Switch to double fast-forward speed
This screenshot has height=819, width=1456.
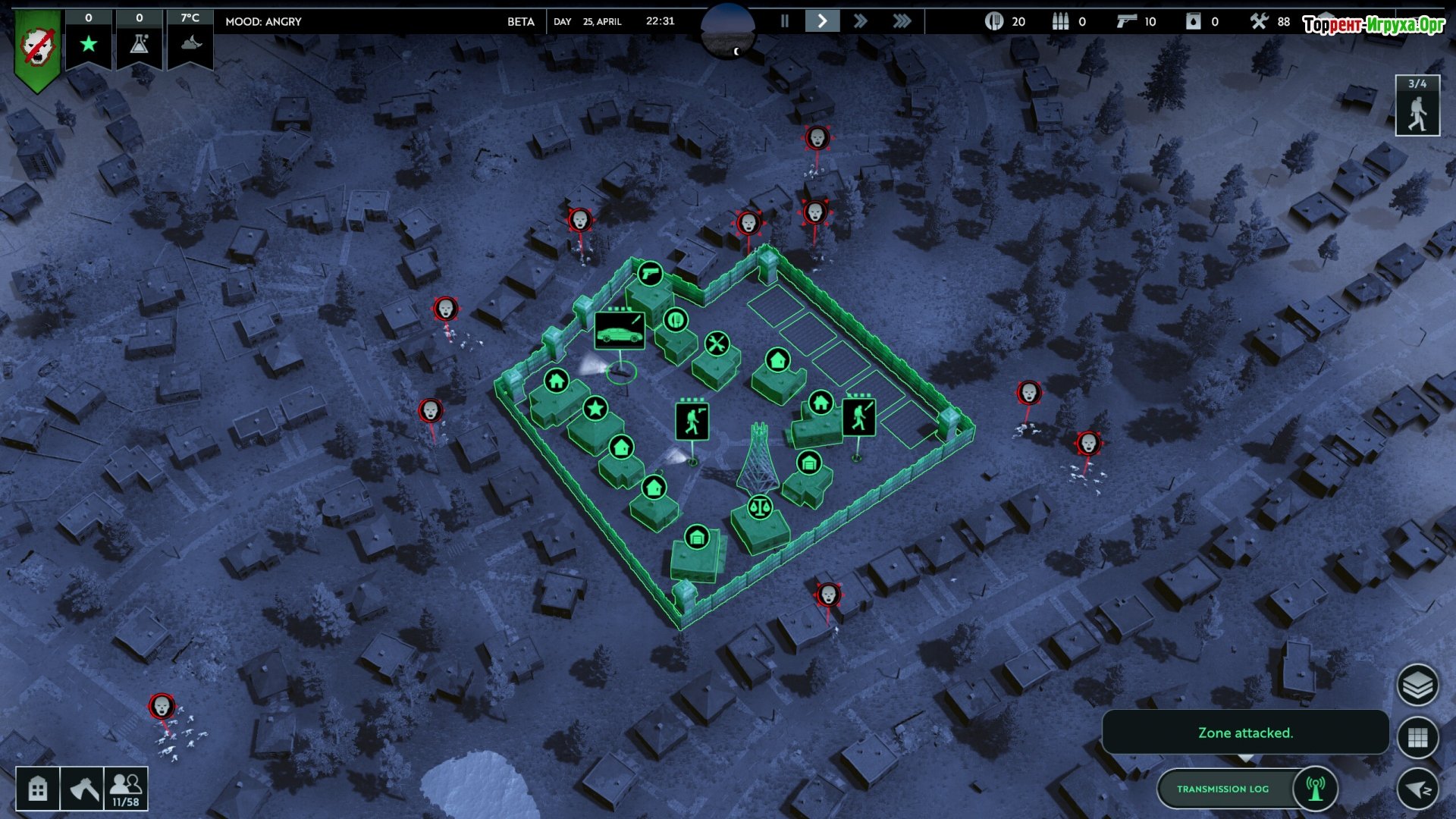[x=860, y=21]
